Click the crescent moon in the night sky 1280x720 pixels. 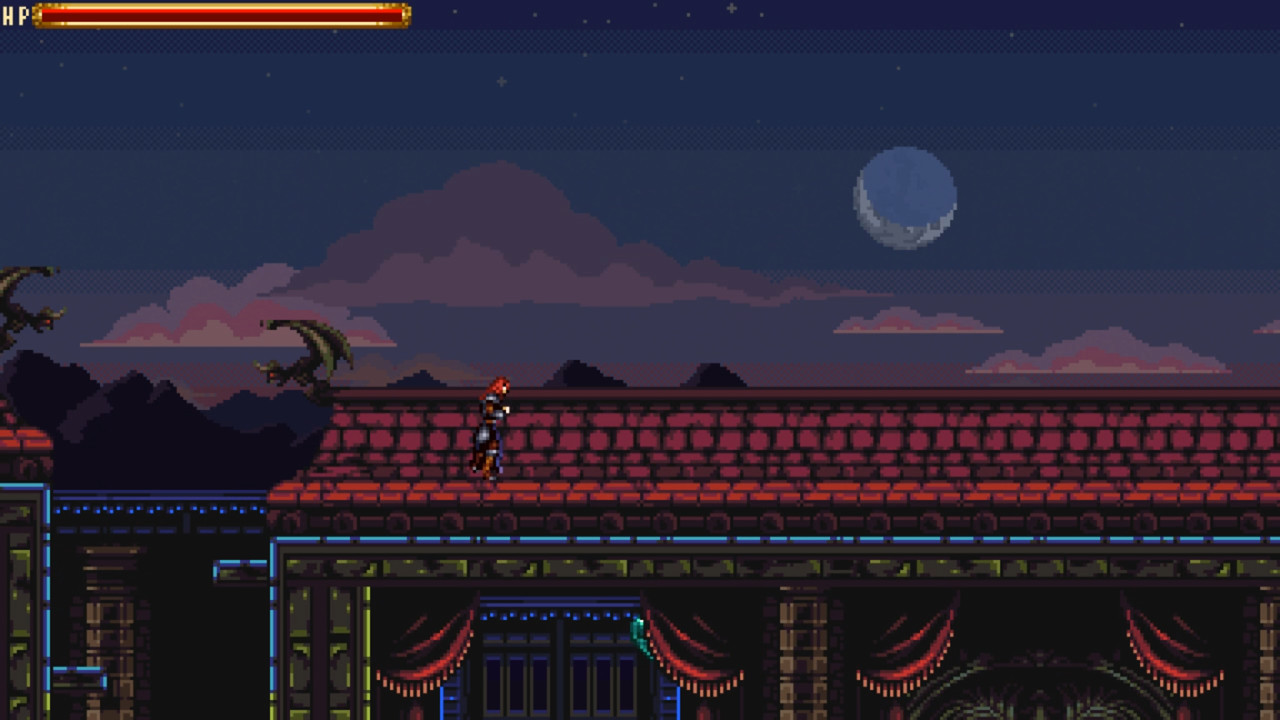[x=905, y=200]
